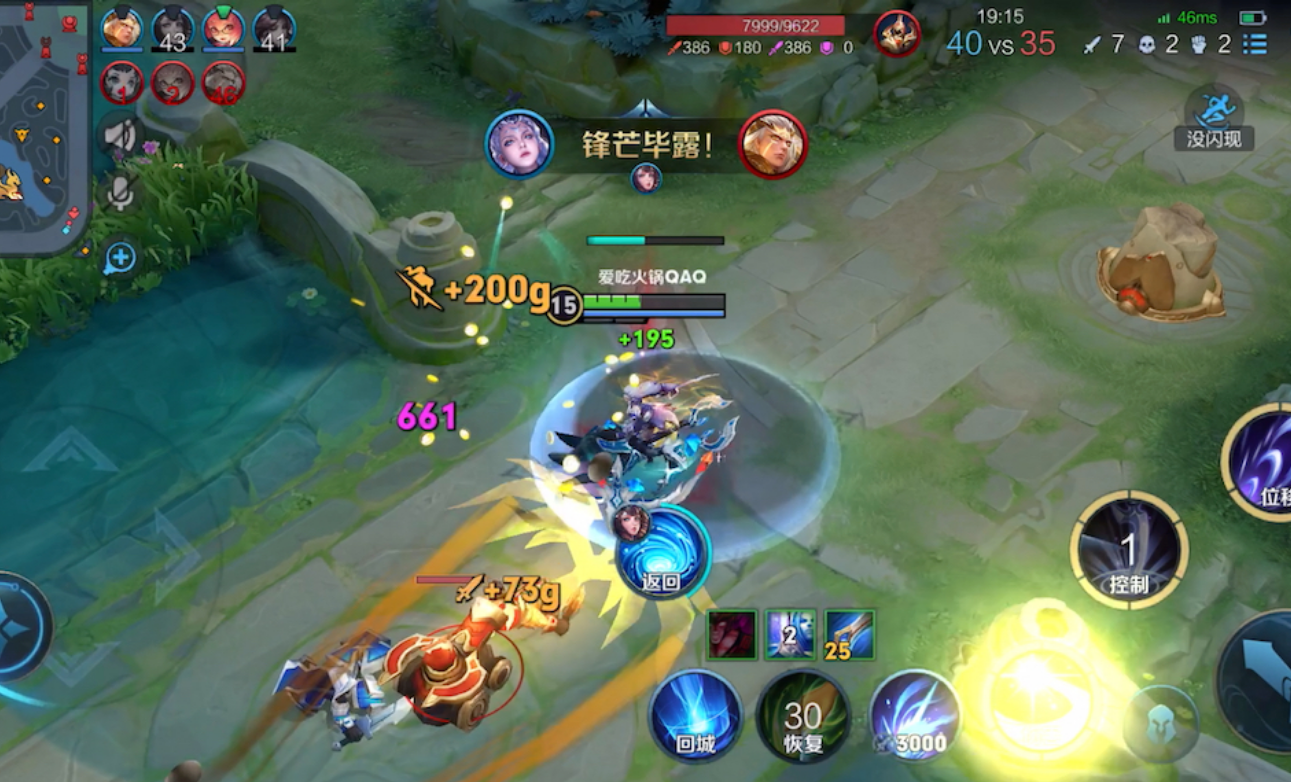
Task: Activate the glowing yellow ability button
Action: click(x=1038, y=690)
